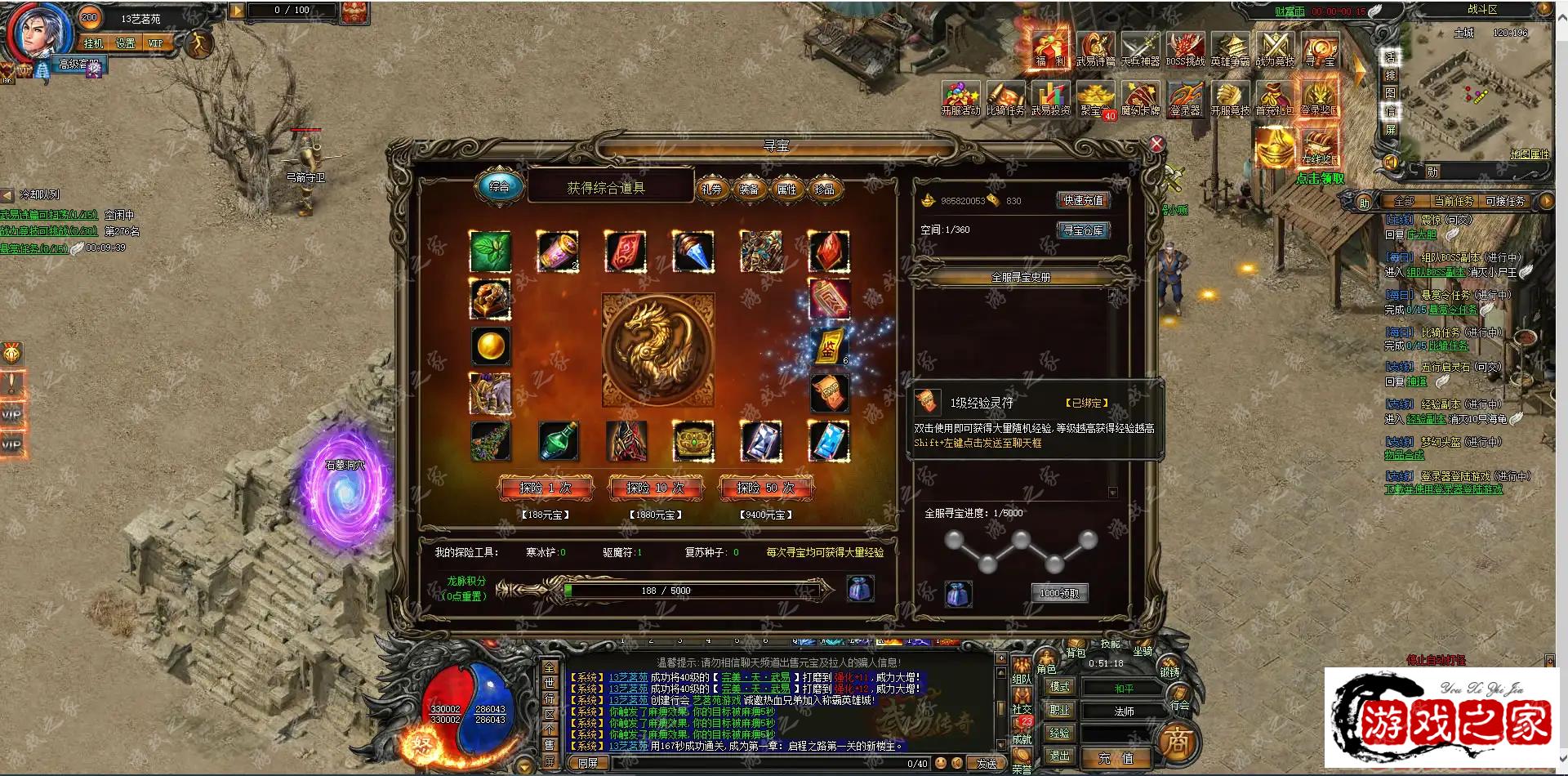Open the 商 shop round button
1568x776 pixels.
pos(1177,742)
